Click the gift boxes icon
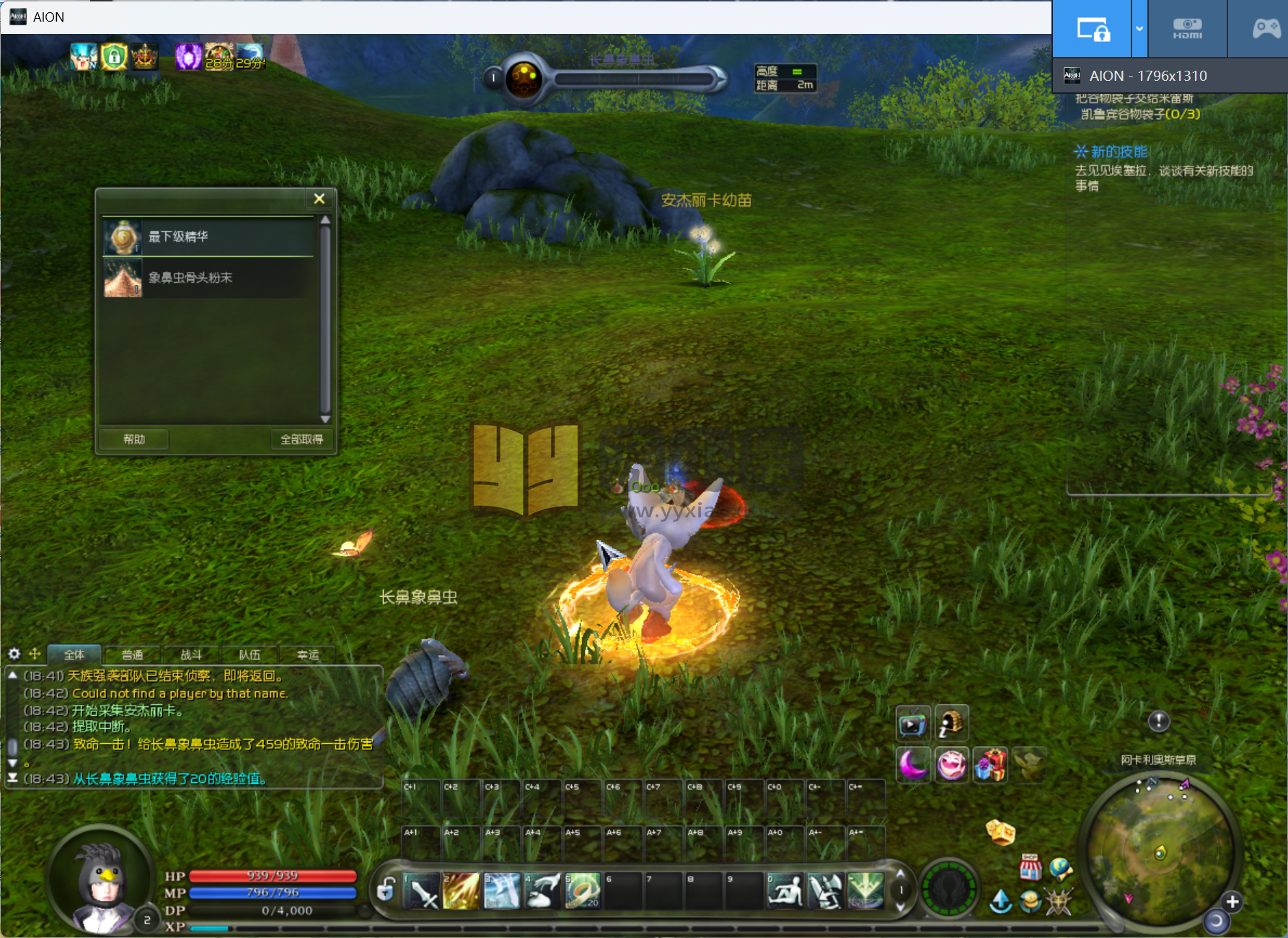This screenshot has height=938, width=1288. [990, 764]
